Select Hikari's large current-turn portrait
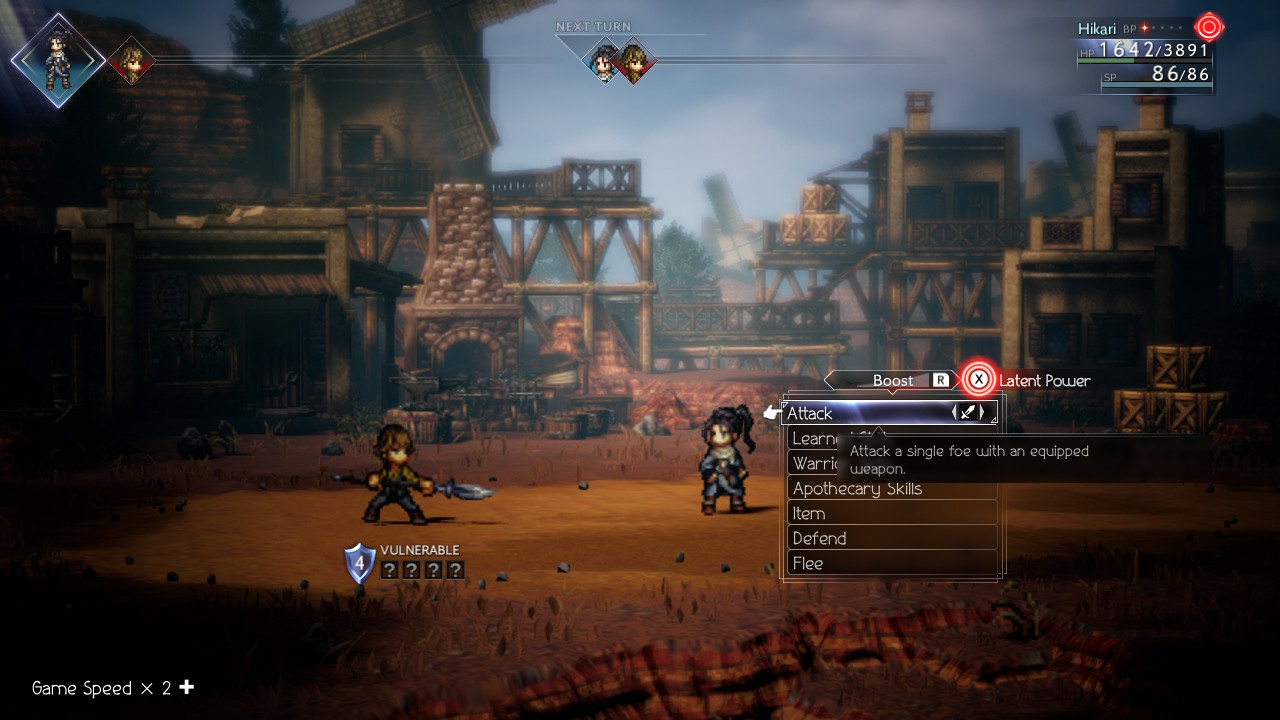Image resolution: width=1280 pixels, height=720 pixels. 58,60
